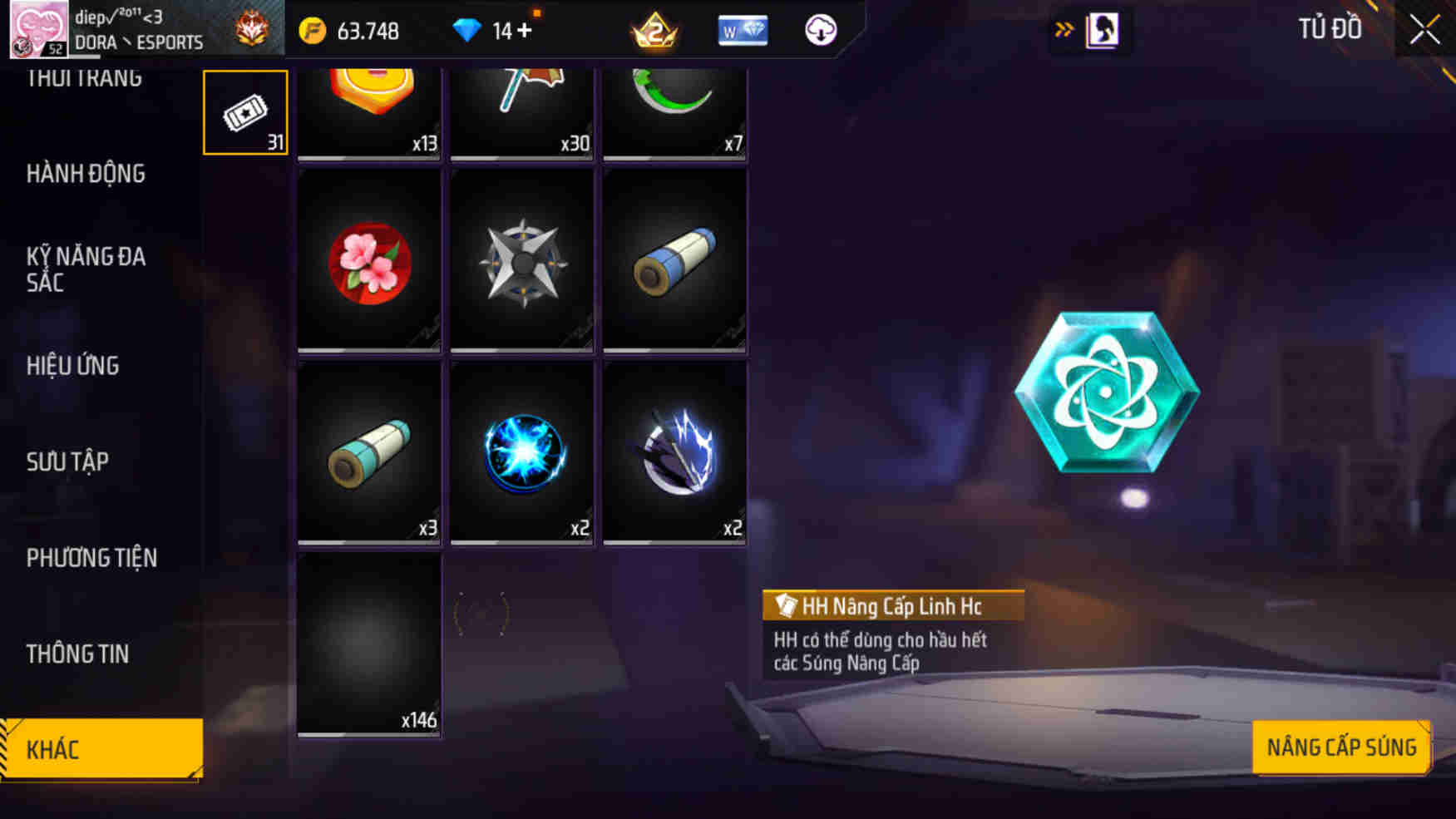Open the THÔNG TIN section

point(78,654)
